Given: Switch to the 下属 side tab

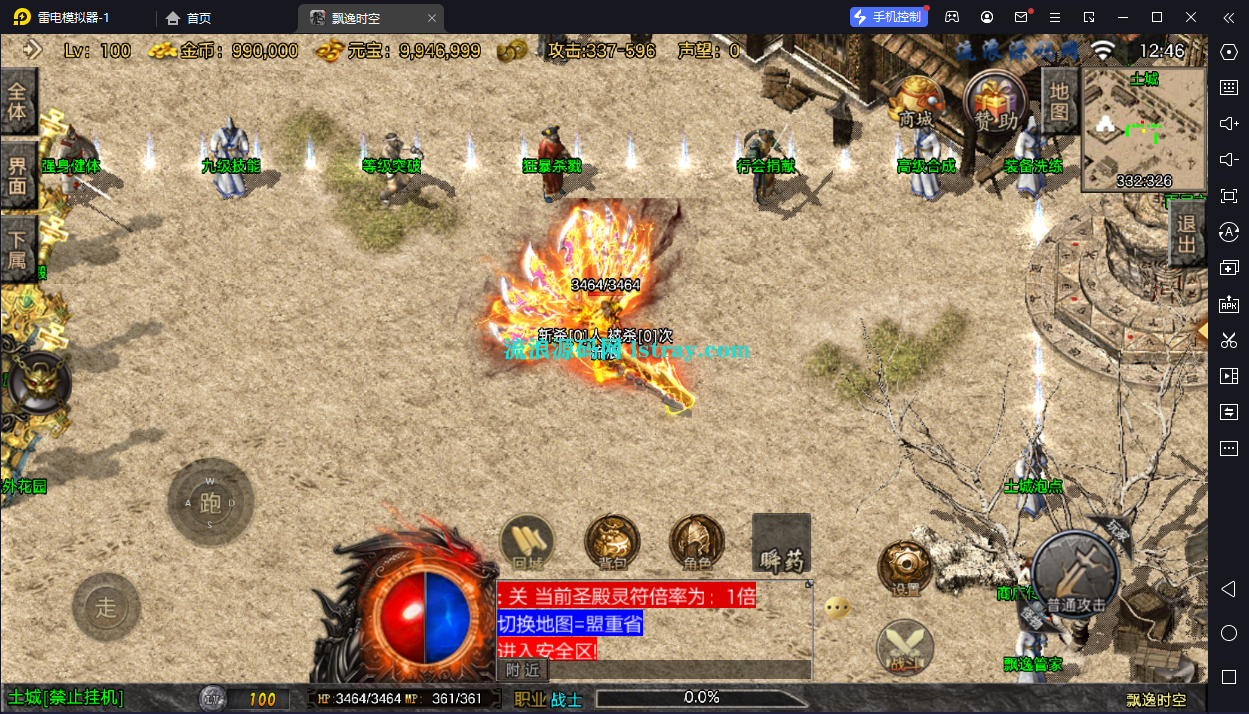Looking at the screenshot, I should click(18, 250).
